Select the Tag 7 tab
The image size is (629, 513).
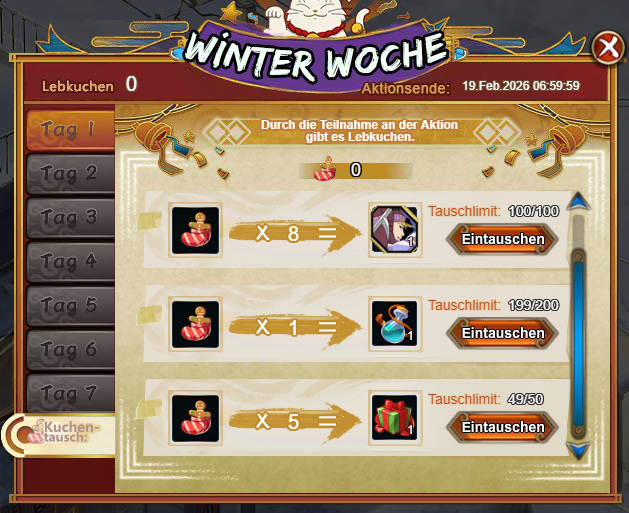68,393
